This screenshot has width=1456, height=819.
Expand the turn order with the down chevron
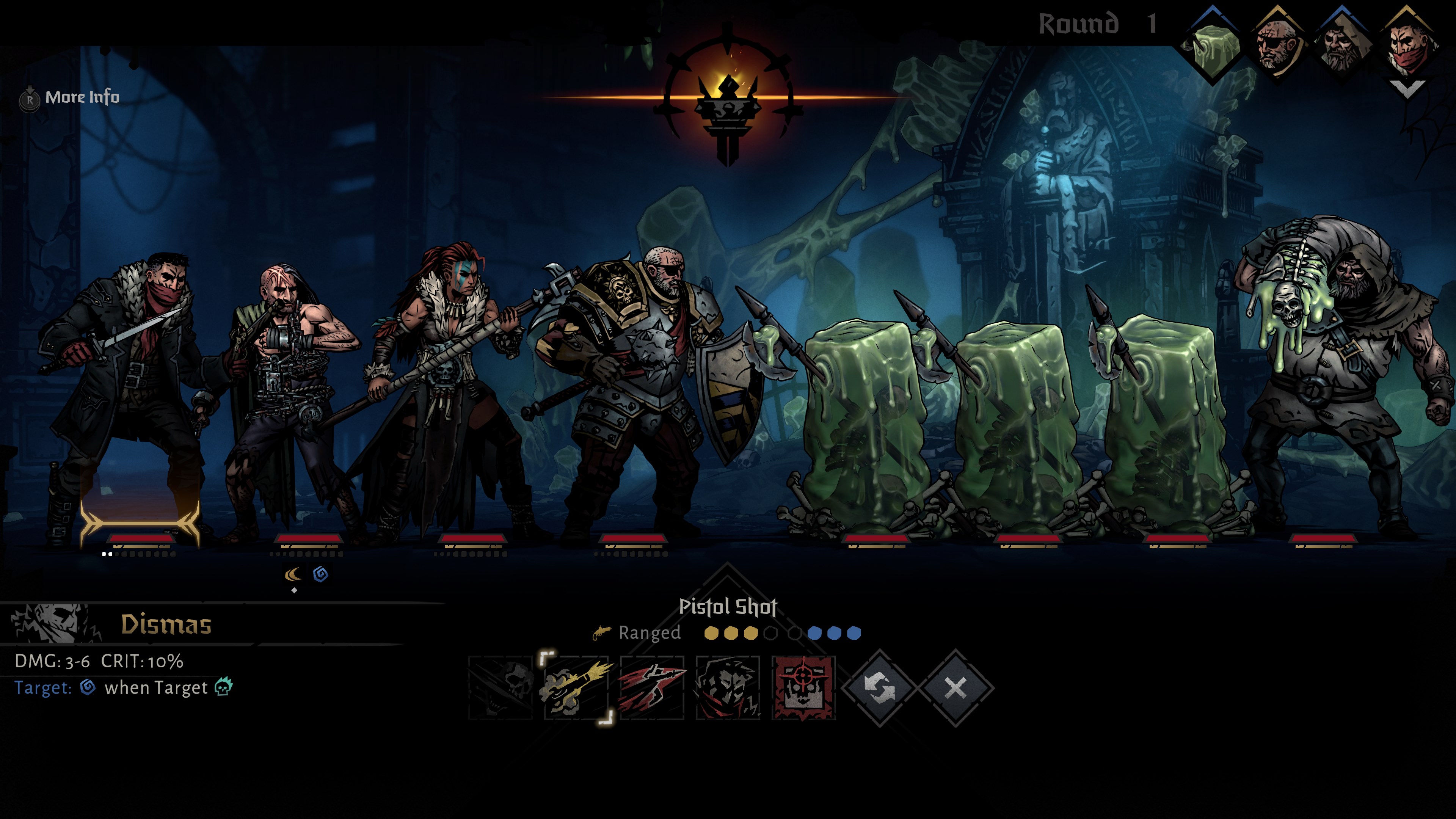pyautogui.click(x=1406, y=89)
